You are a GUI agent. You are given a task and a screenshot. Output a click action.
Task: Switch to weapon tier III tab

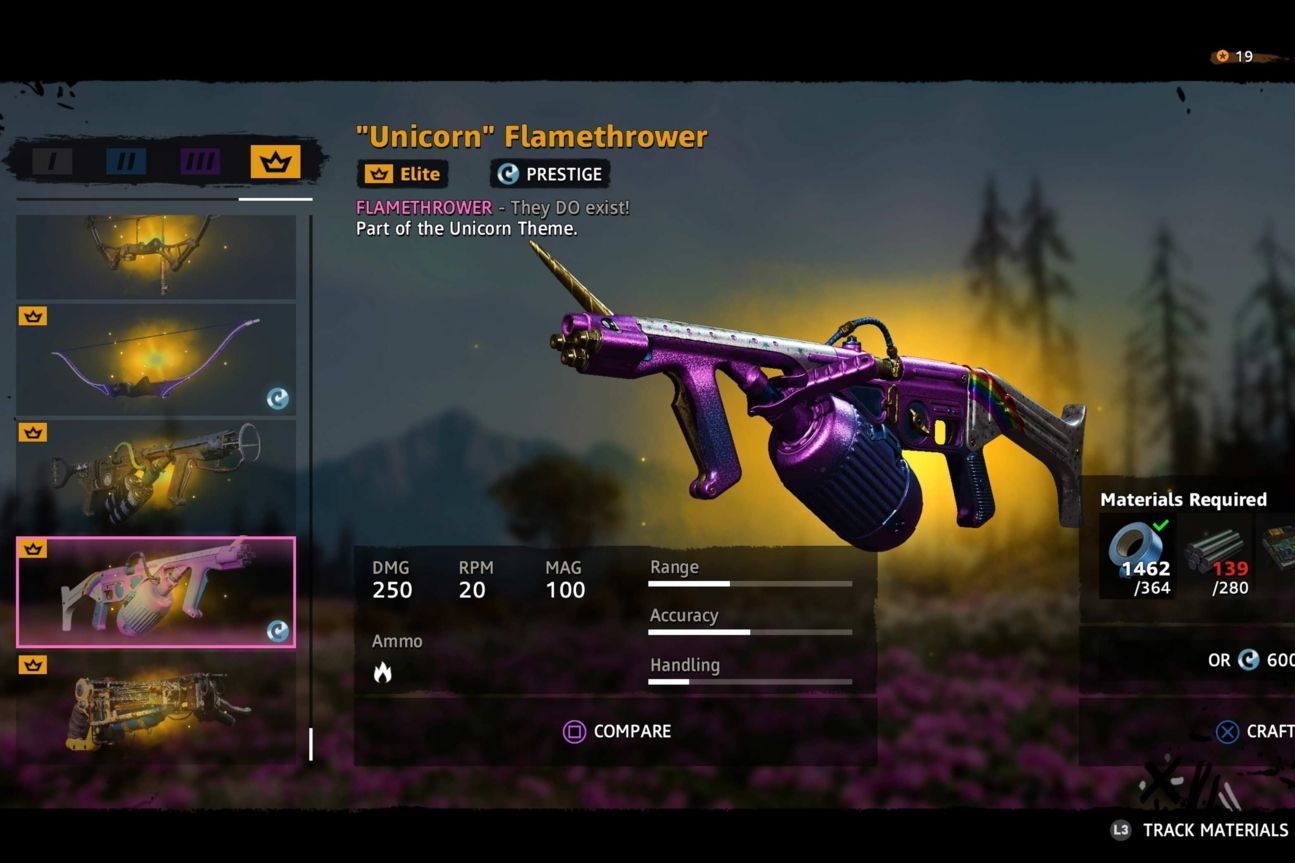198,159
